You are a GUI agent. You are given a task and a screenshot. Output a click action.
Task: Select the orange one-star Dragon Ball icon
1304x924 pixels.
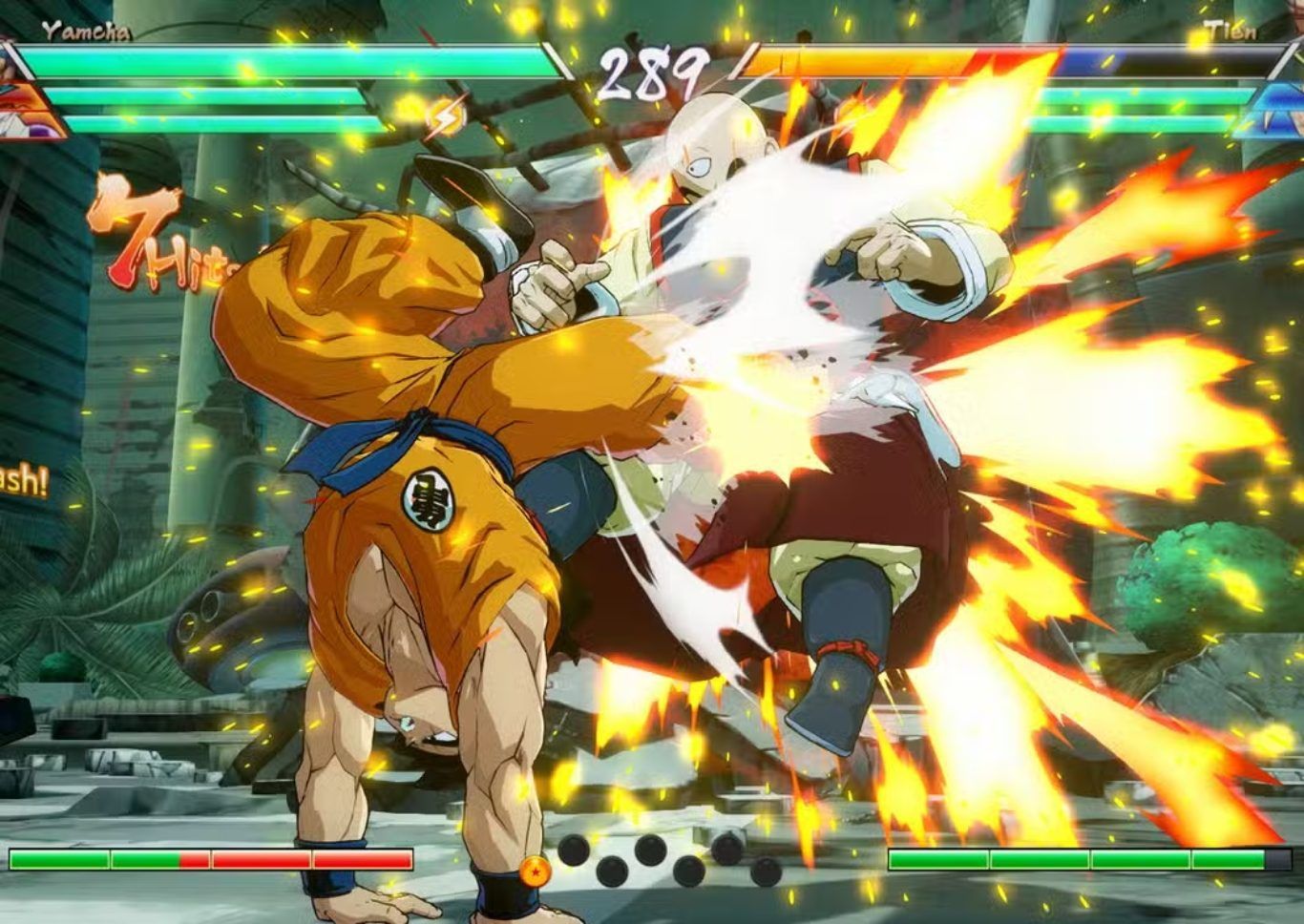point(536,870)
